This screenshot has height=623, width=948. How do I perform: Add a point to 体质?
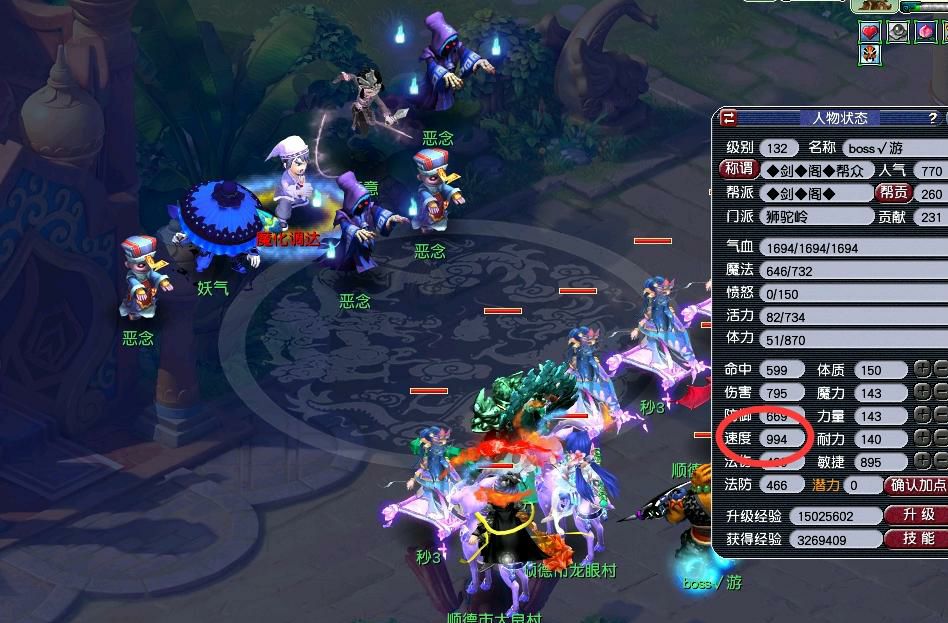tap(921, 370)
